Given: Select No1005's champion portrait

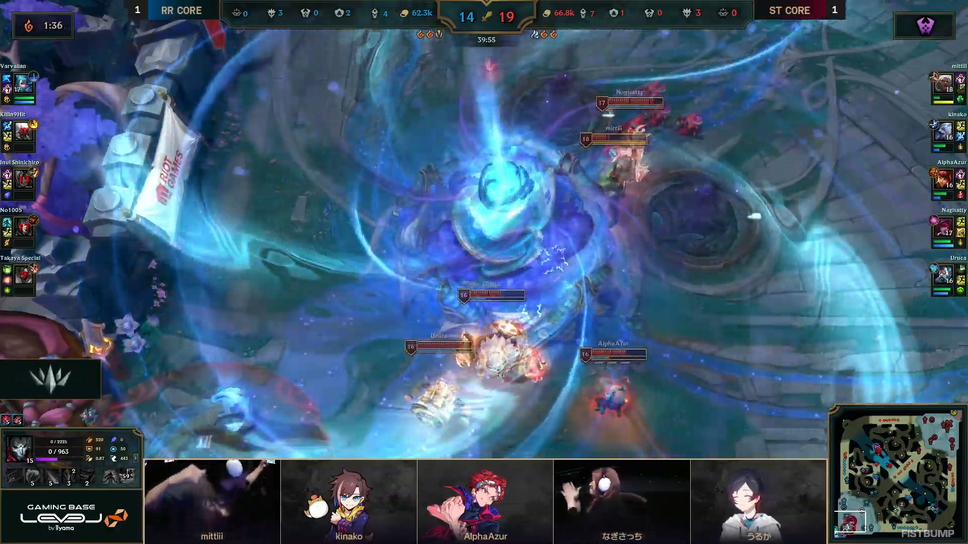Looking at the screenshot, I should [x=22, y=229].
